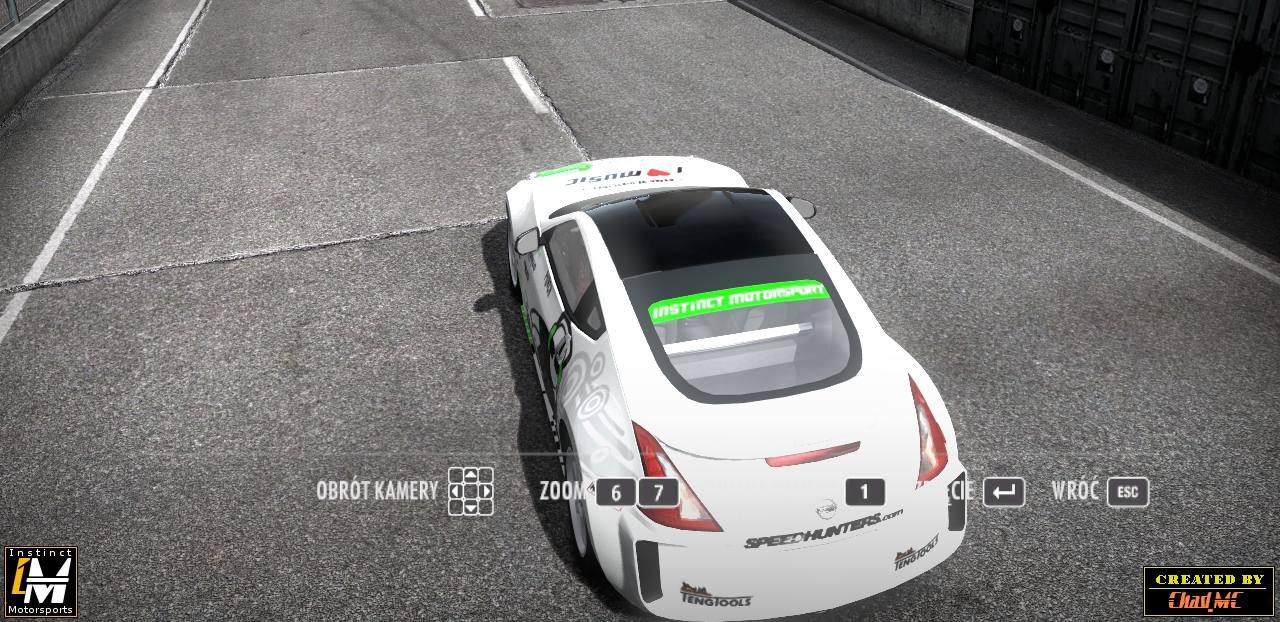
Task: Take a photo with the enter-arrow button
Action: pyautogui.click(x=1004, y=492)
